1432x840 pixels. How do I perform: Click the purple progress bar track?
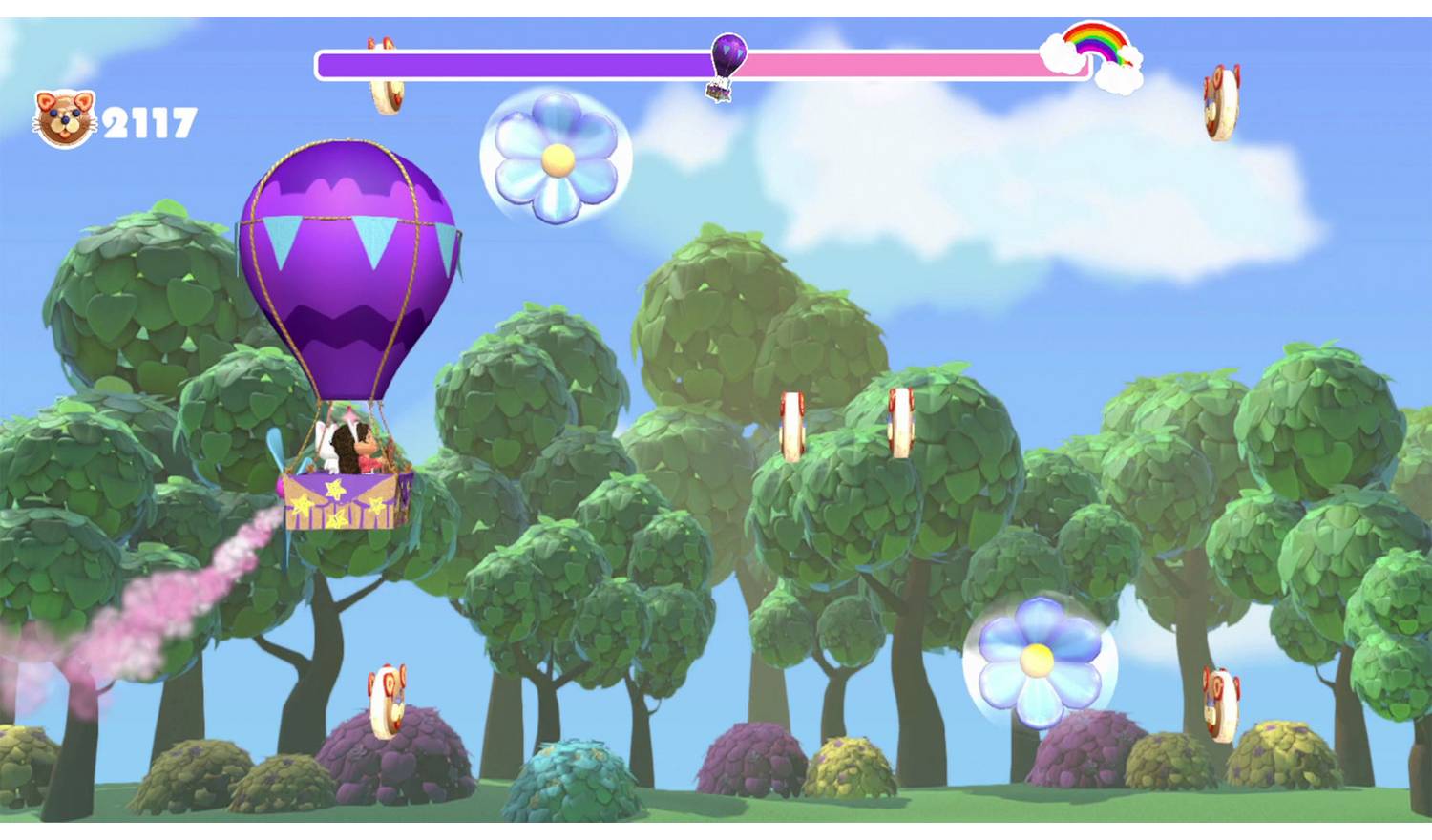(525, 61)
